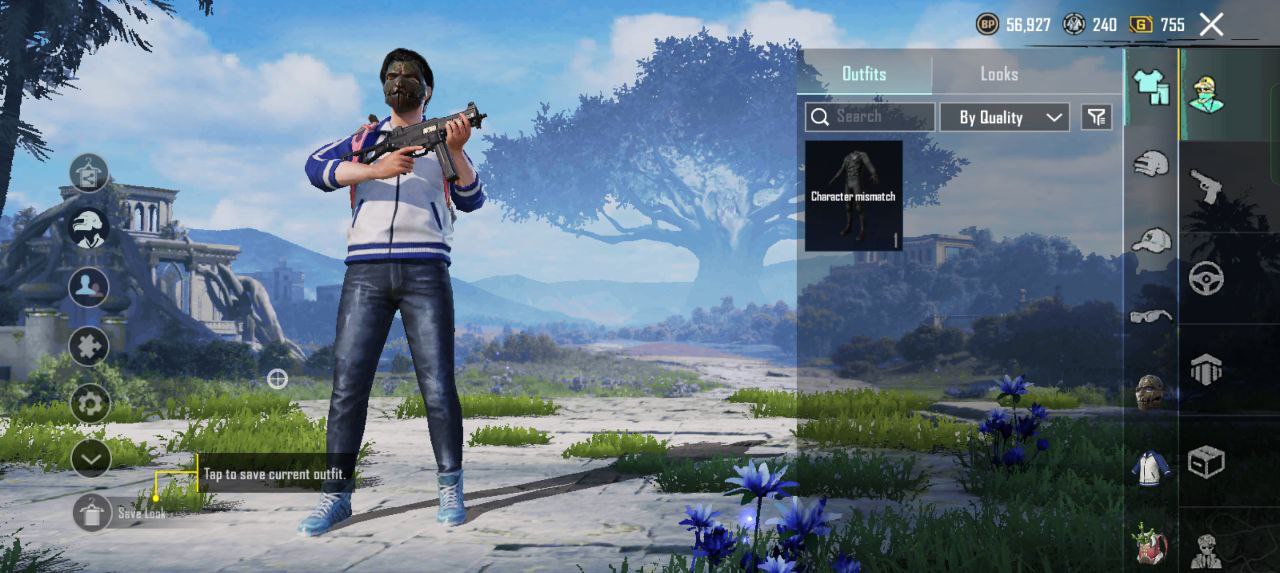This screenshot has height=573, width=1280.
Task: Select the shirt-and-pants clothing category icon
Action: (x=1151, y=87)
